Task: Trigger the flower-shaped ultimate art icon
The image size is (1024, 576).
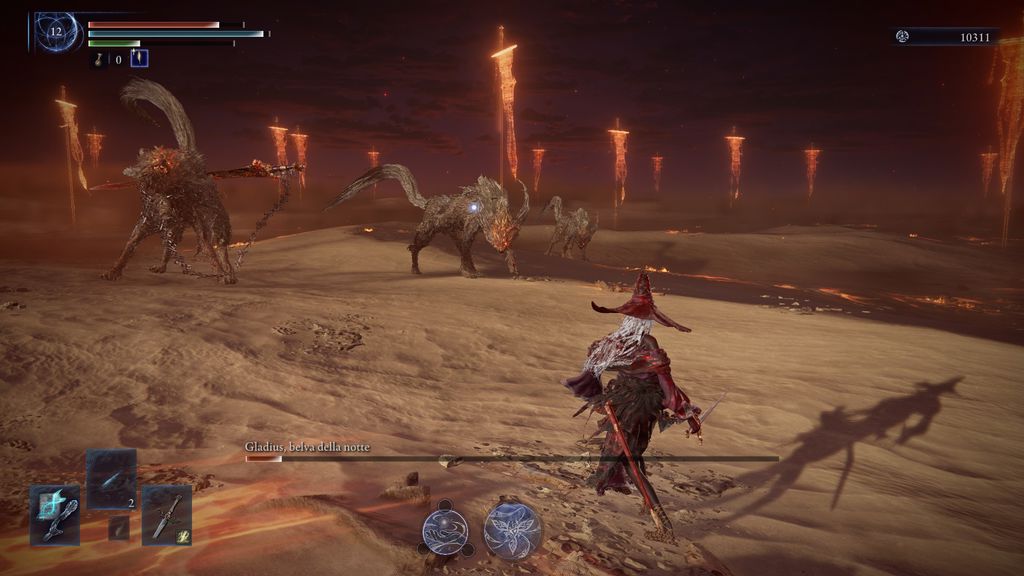Action: 513,530
